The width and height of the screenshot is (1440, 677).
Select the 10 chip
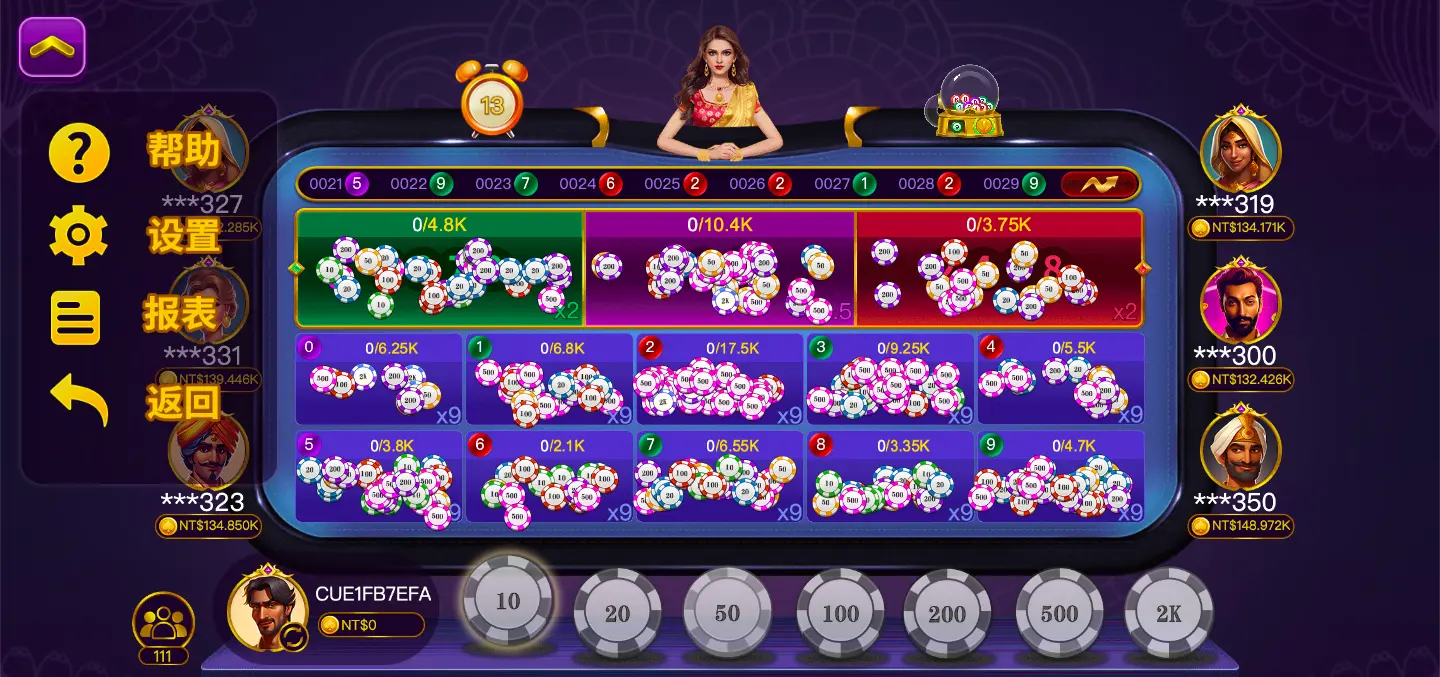(x=508, y=602)
